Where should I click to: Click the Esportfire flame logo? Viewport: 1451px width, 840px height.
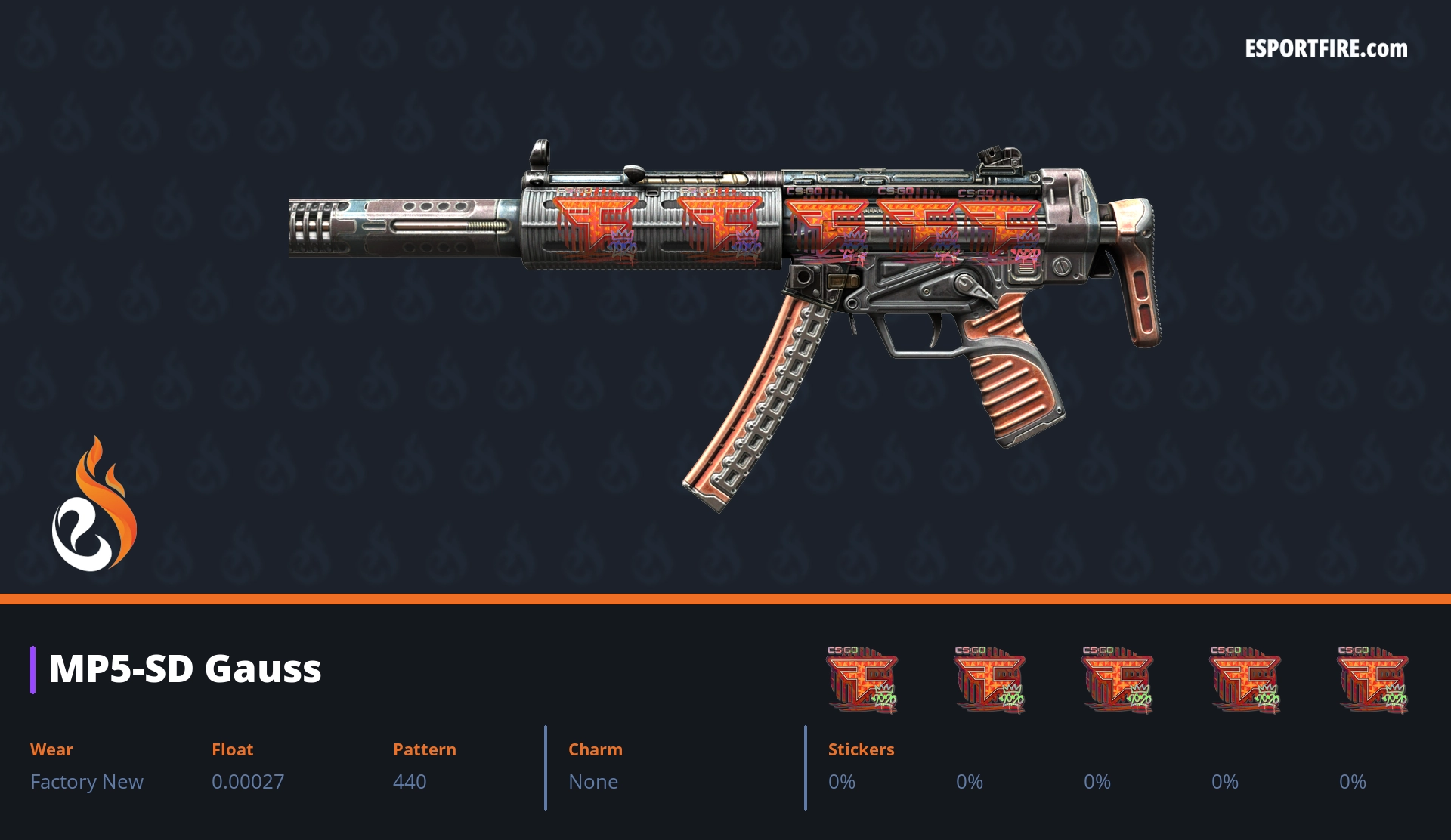click(94, 506)
